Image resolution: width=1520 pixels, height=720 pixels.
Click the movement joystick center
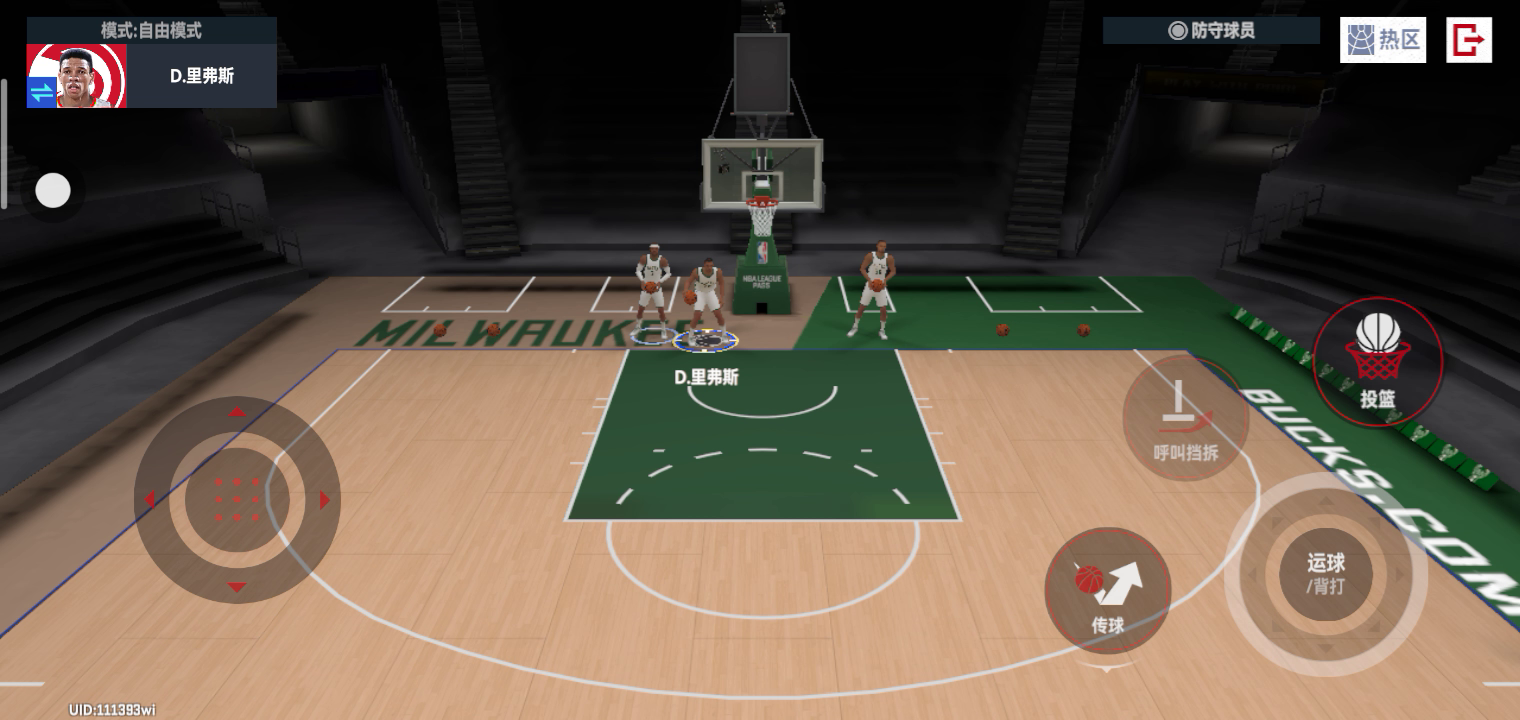(237, 498)
